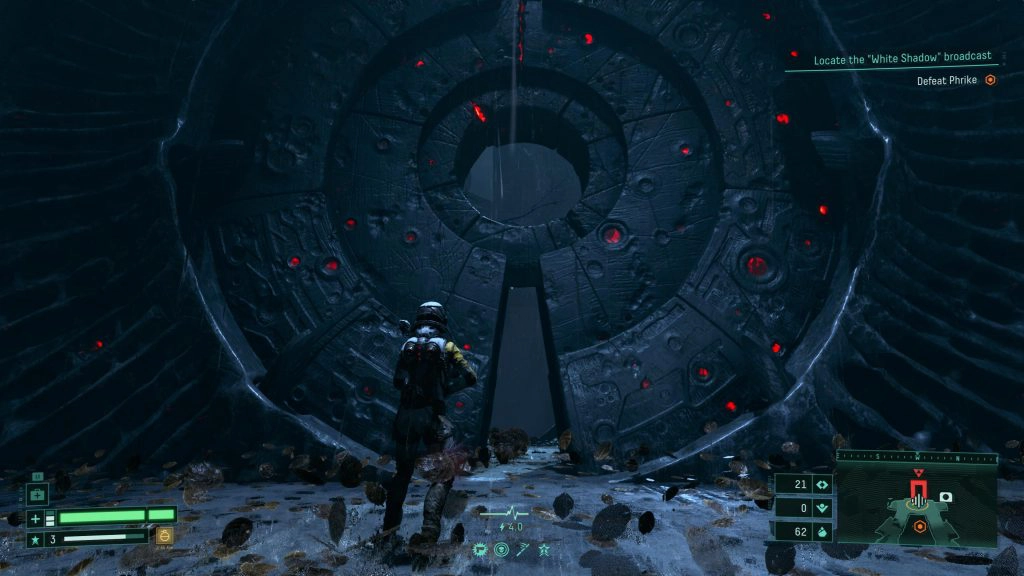Click the orange parasite icon

(165, 535)
